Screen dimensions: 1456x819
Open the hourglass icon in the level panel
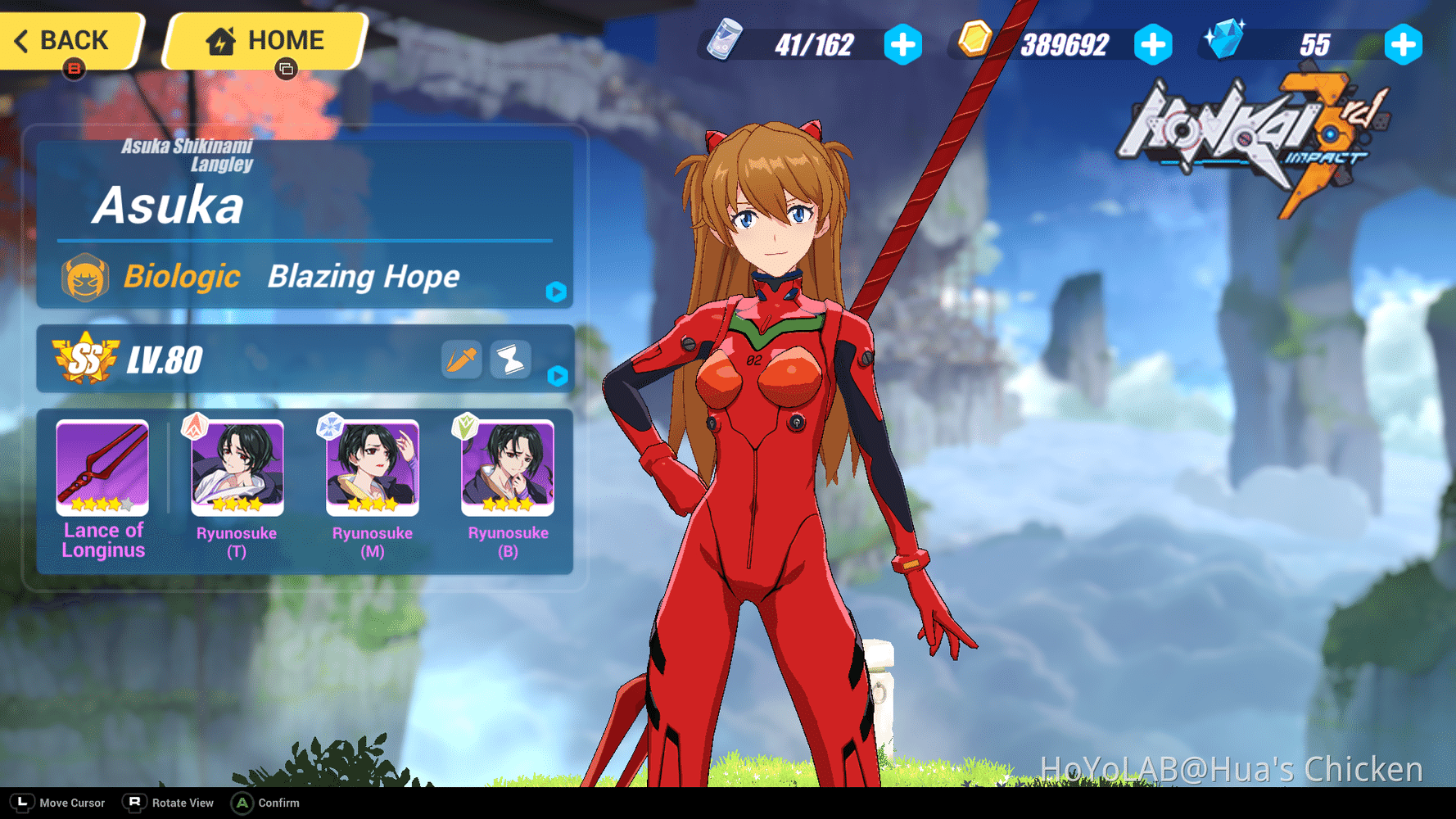pyautogui.click(x=510, y=360)
